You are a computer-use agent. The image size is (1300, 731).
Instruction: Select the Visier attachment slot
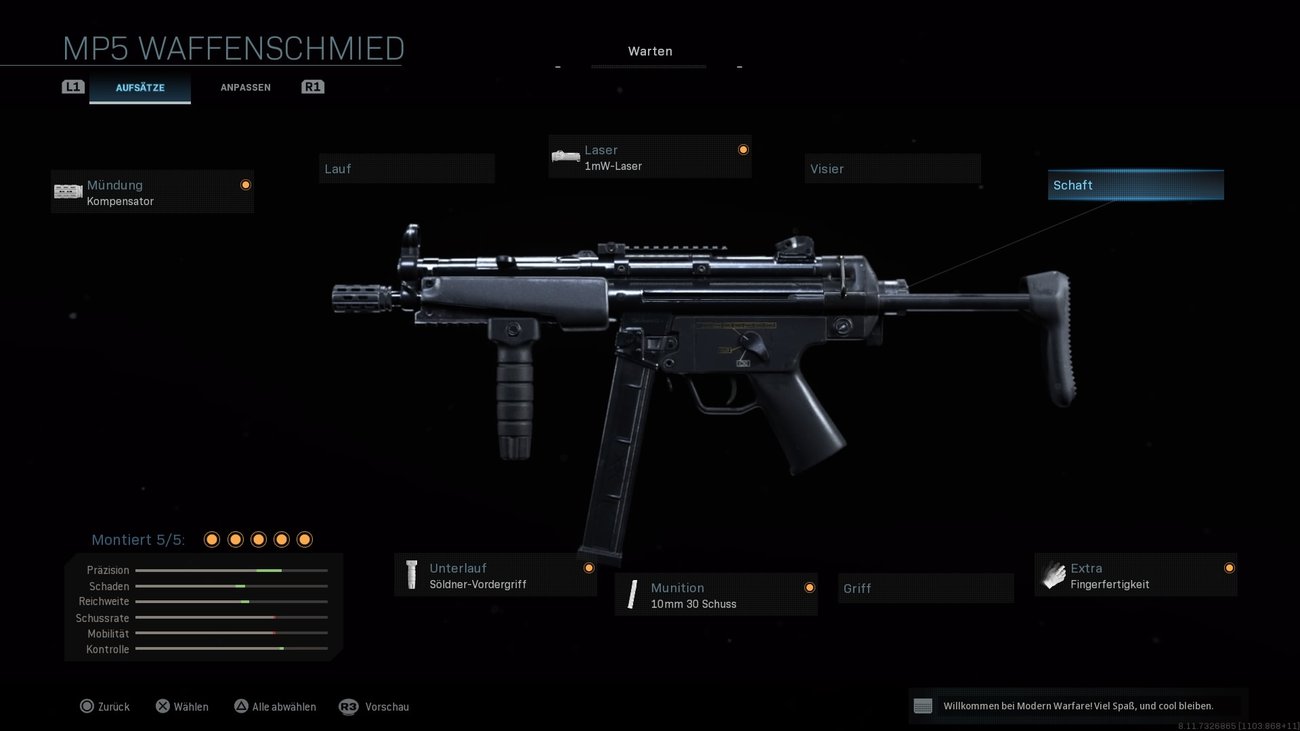click(x=892, y=168)
